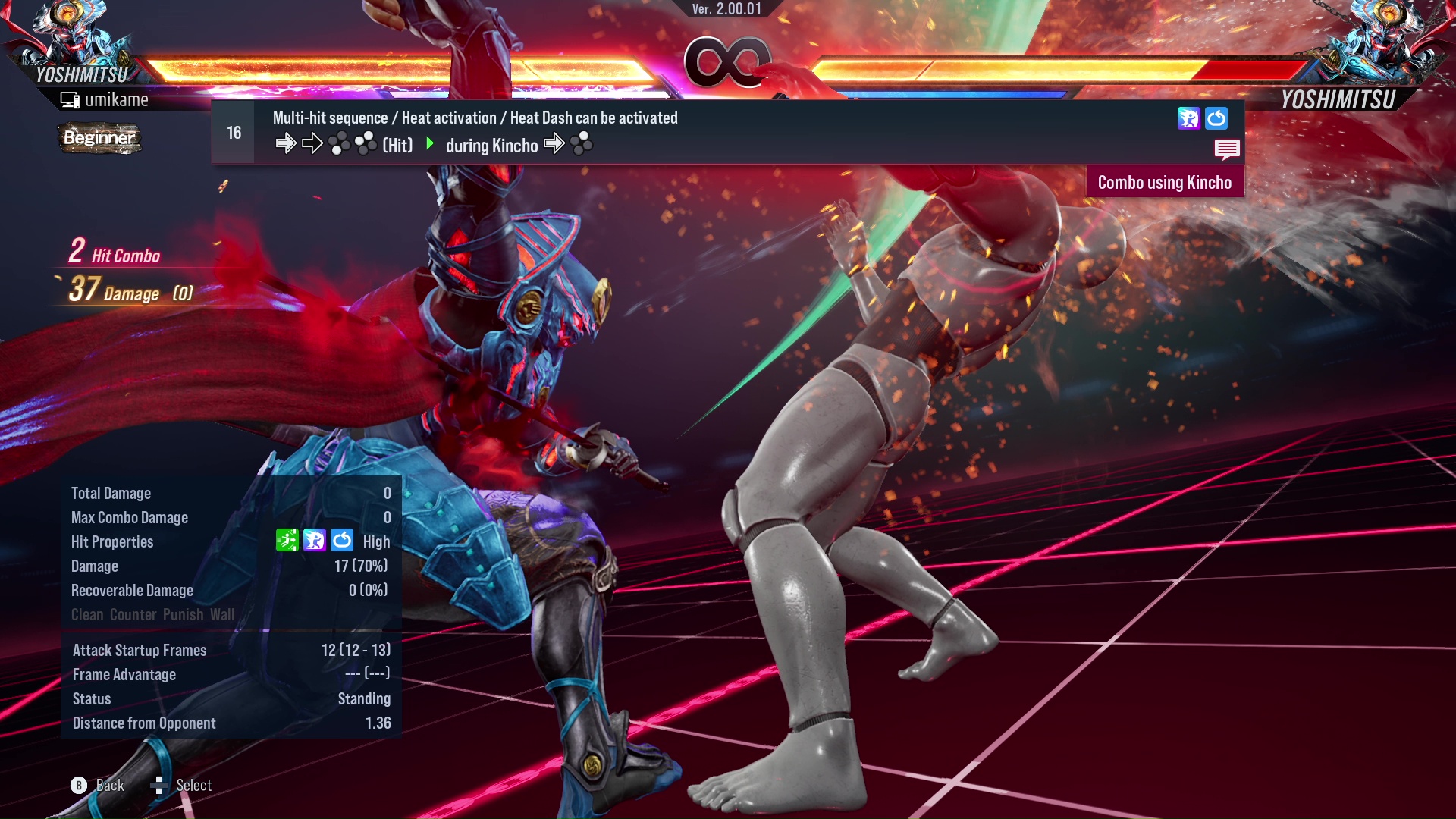Click the Heat activation icon in the command bar

click(1188, 118)
